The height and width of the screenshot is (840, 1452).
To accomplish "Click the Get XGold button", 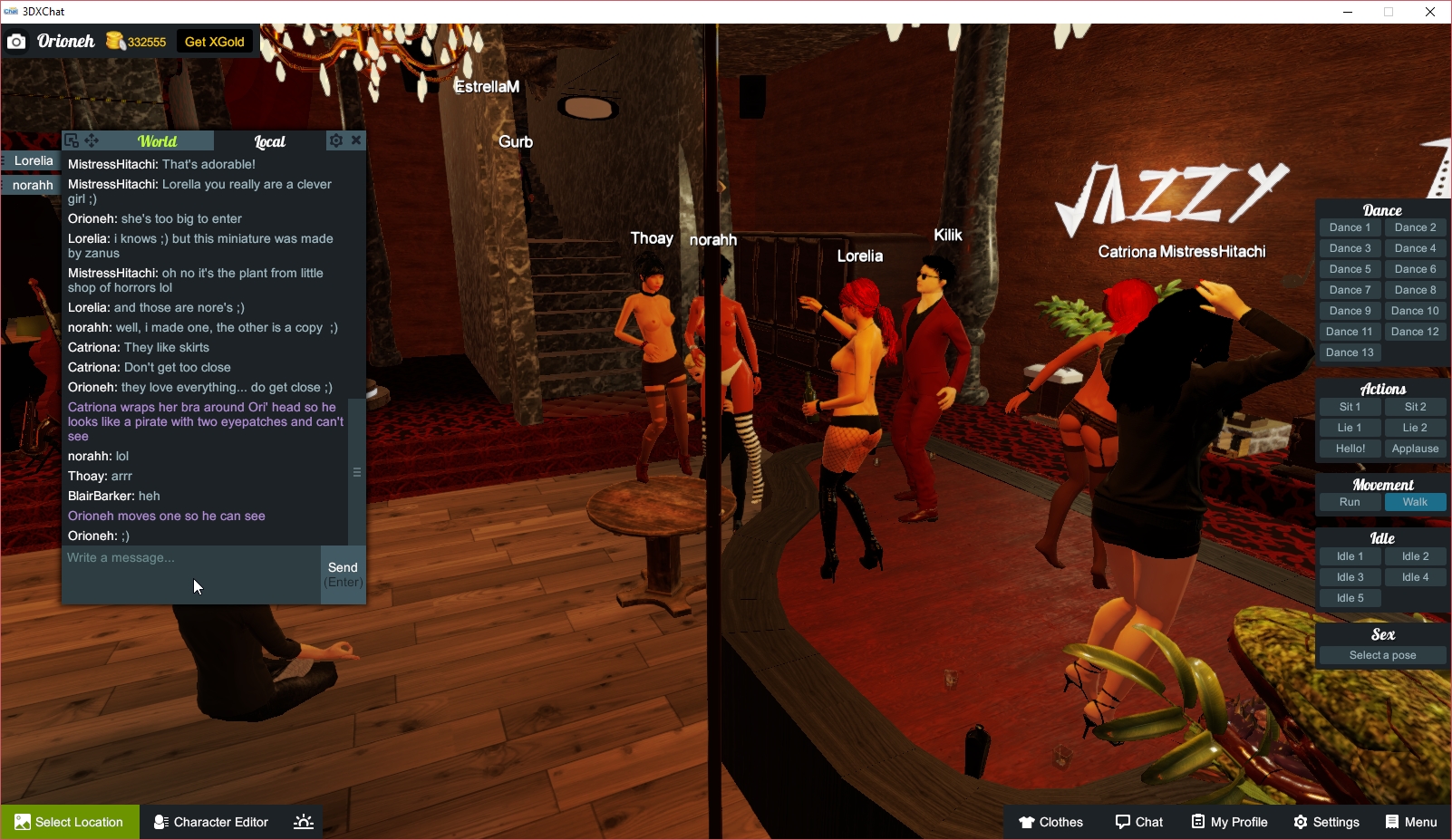I will tap(214, 41).
